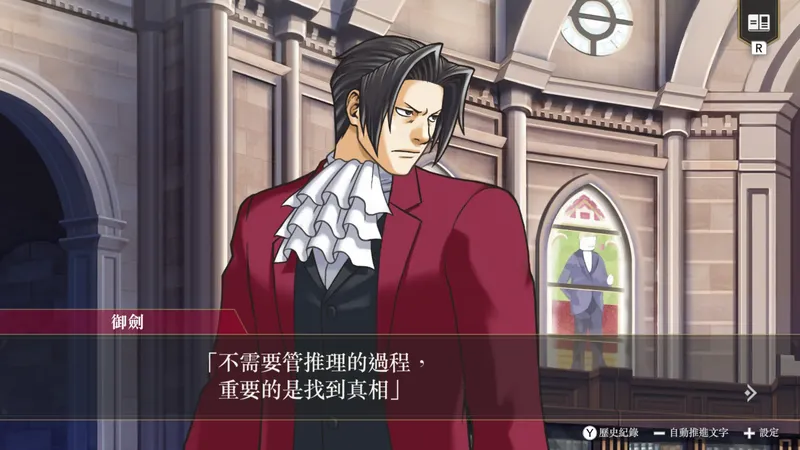The height and width of the screenshot is (450, 800).
Task: Open the organizer book icon
Action: [x=759, y=22]
